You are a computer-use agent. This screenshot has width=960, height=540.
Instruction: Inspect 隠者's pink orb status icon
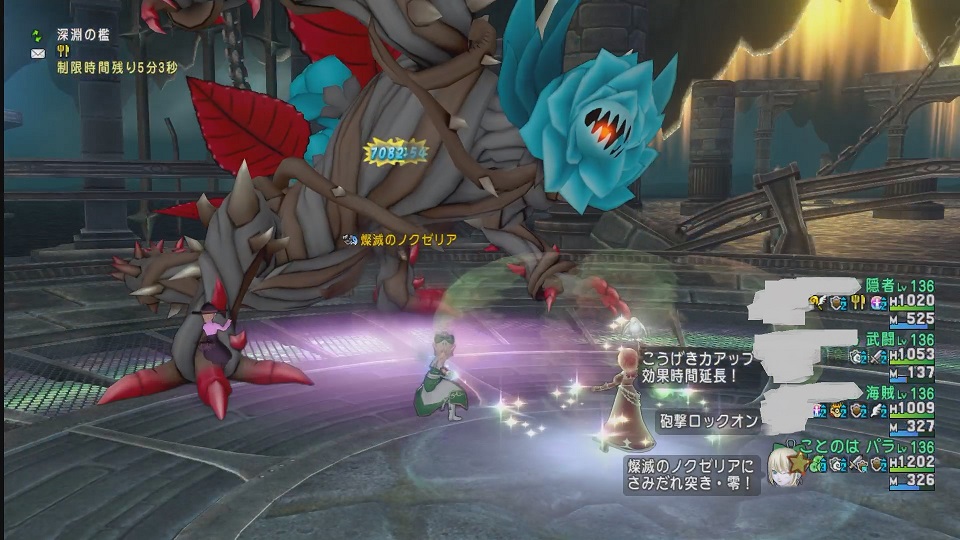(878, 301)
